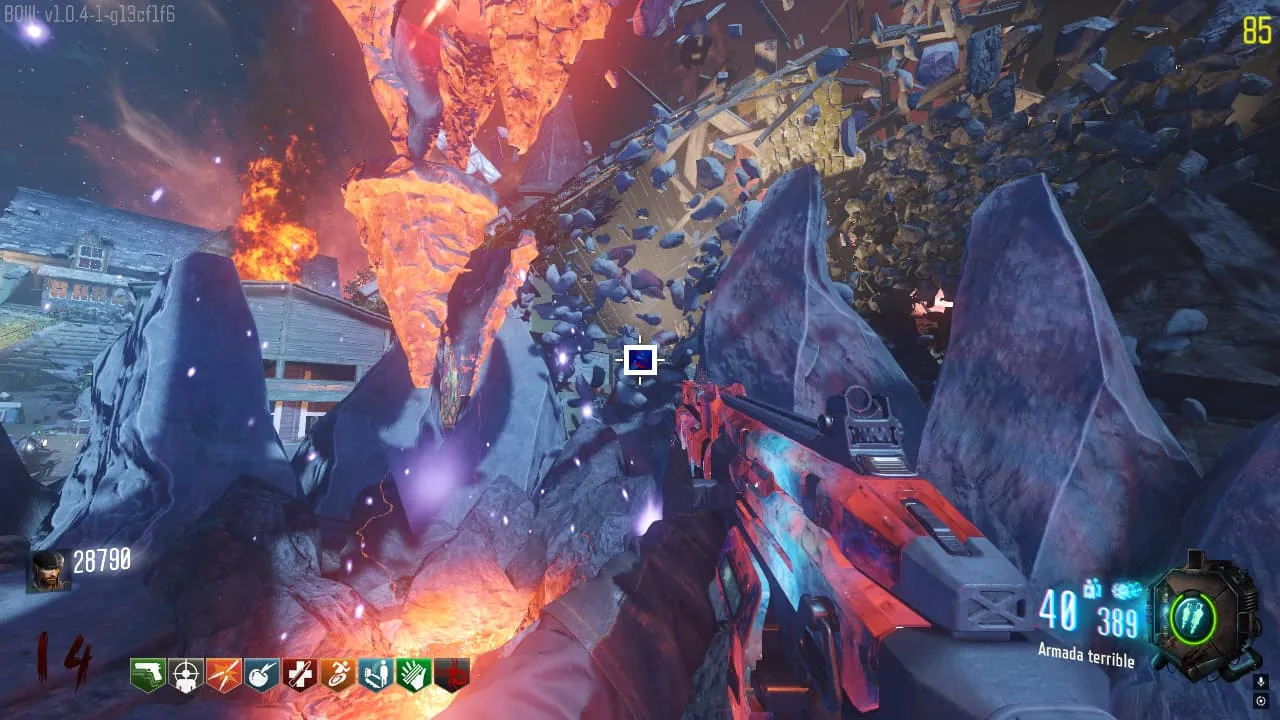The height and width of the screenshot is (720, 1280).
Task: Click the green Speed Cola hand perk
Action: coord(414,675)
